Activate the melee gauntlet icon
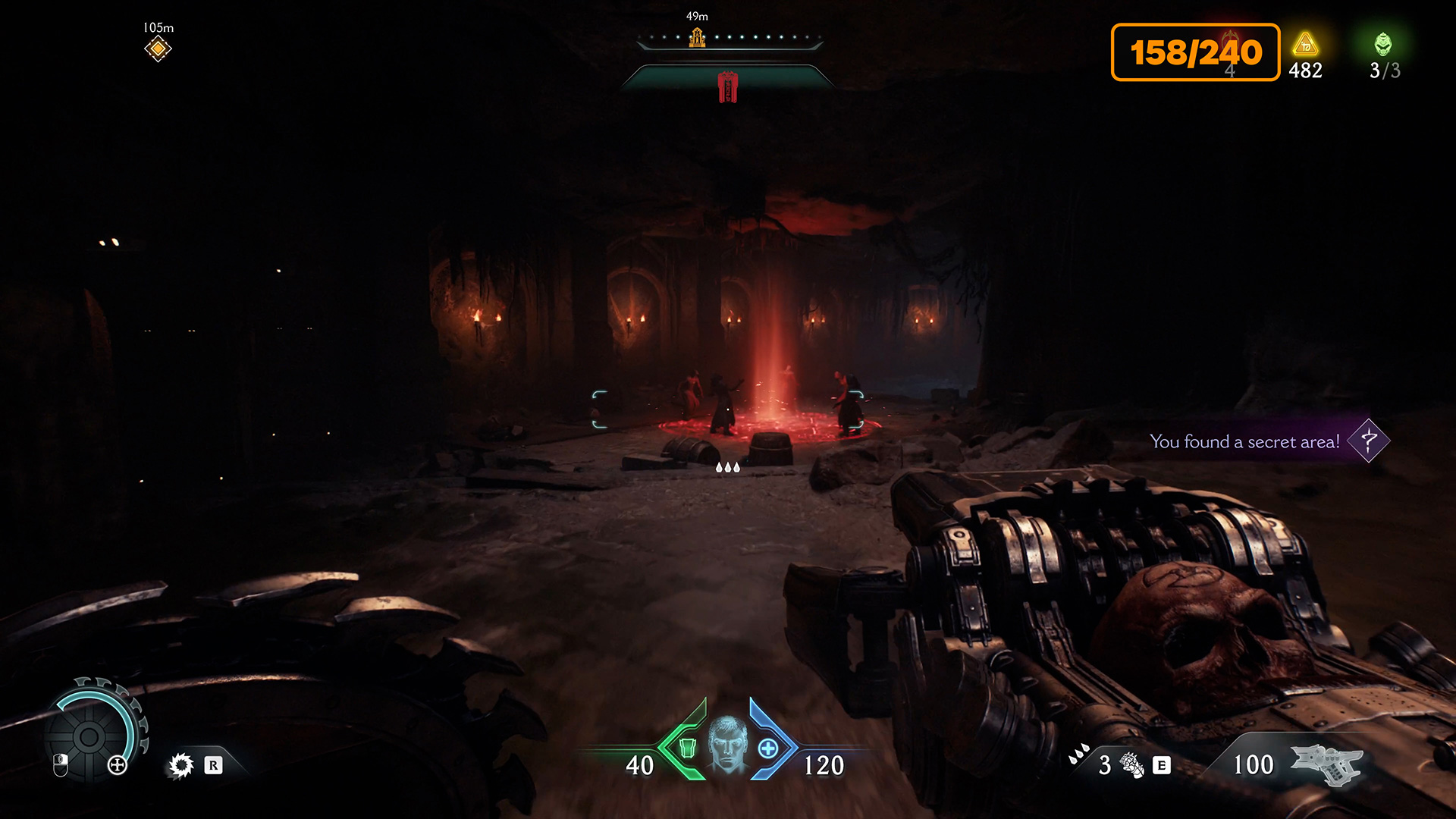Viewport: 1456px width, 819px height. pos(1131,765)
